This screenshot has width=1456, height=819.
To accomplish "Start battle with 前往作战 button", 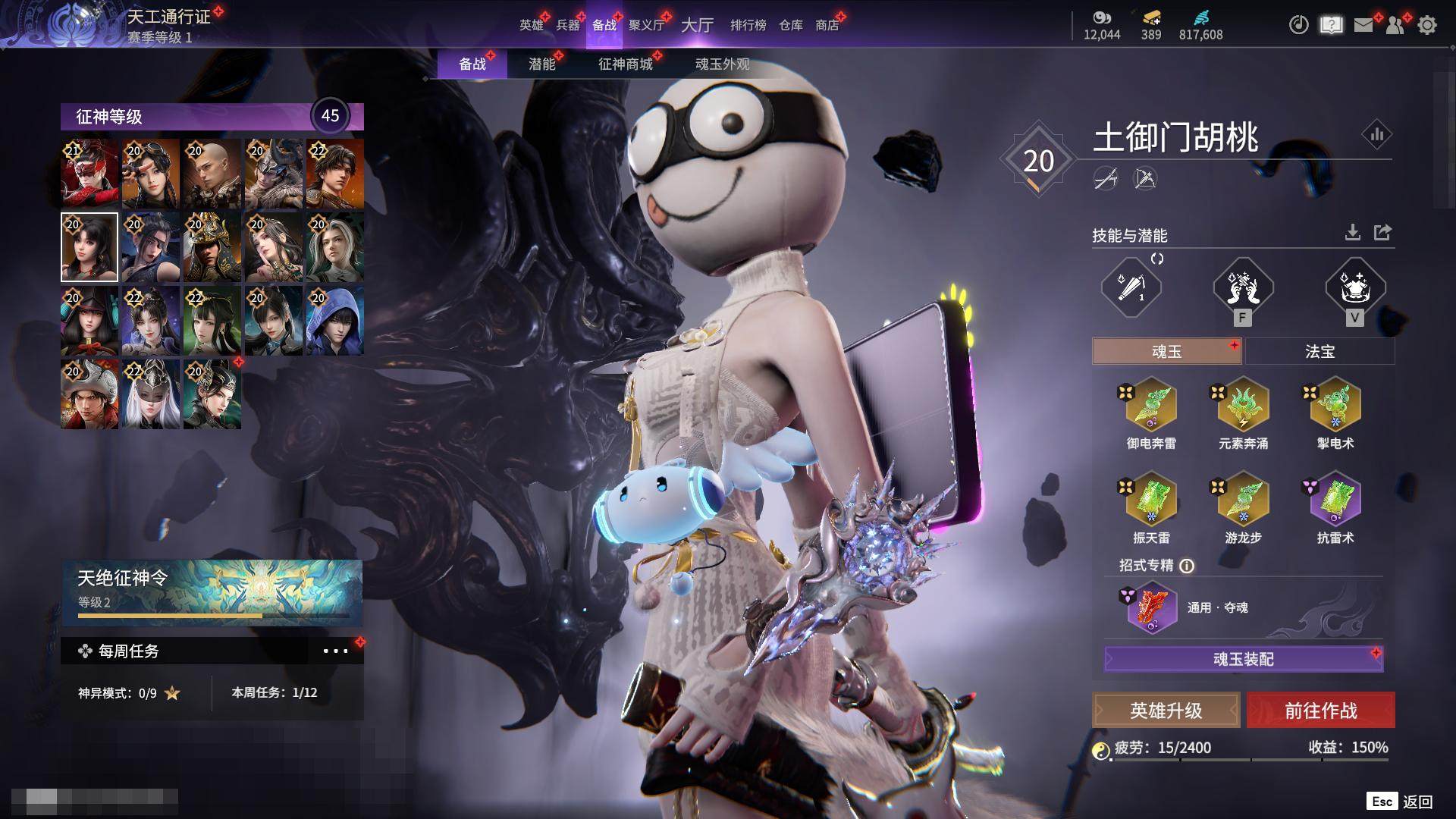I will pyautogui.click(x=1320, y=711).
